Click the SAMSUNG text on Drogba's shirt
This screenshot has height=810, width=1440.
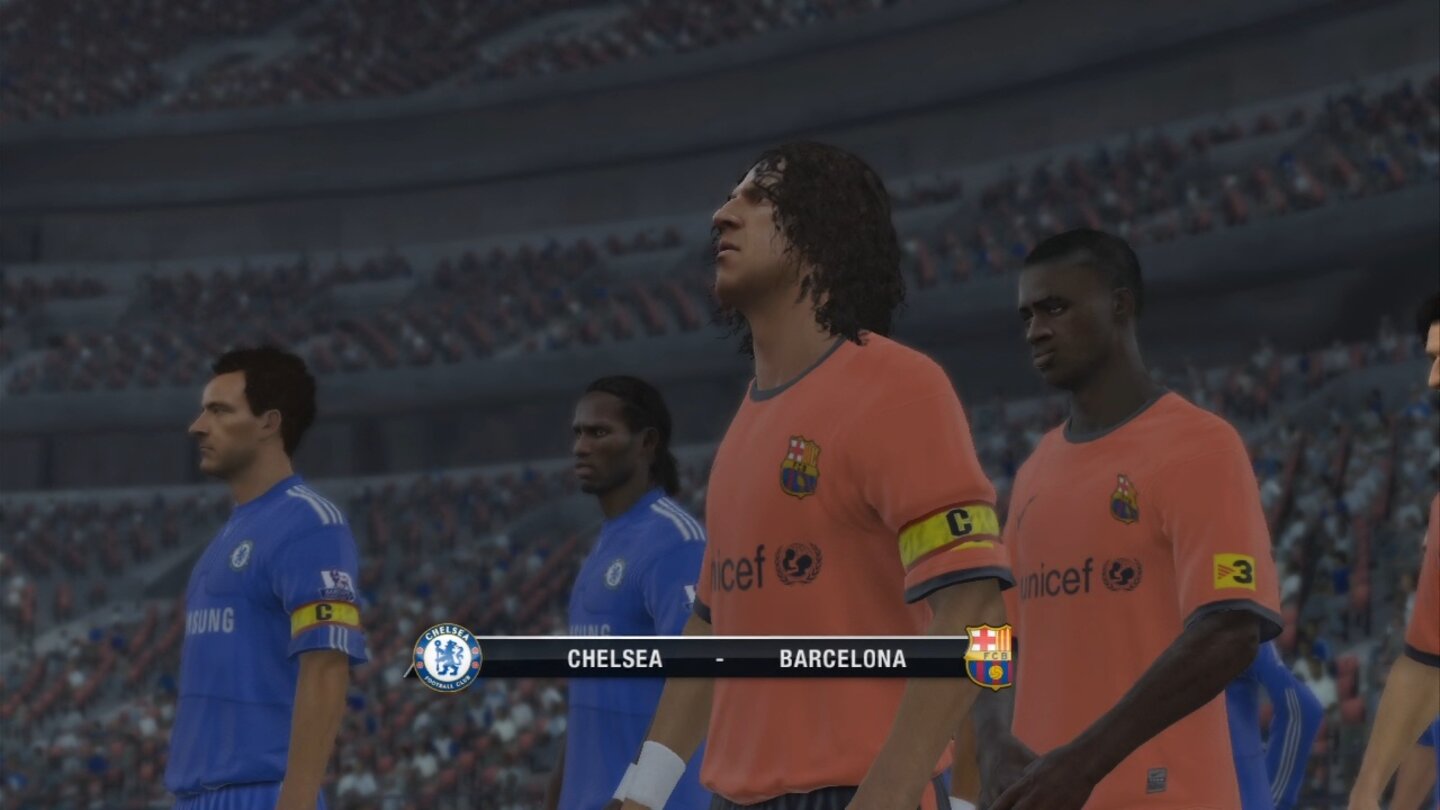tap(590, 628)
